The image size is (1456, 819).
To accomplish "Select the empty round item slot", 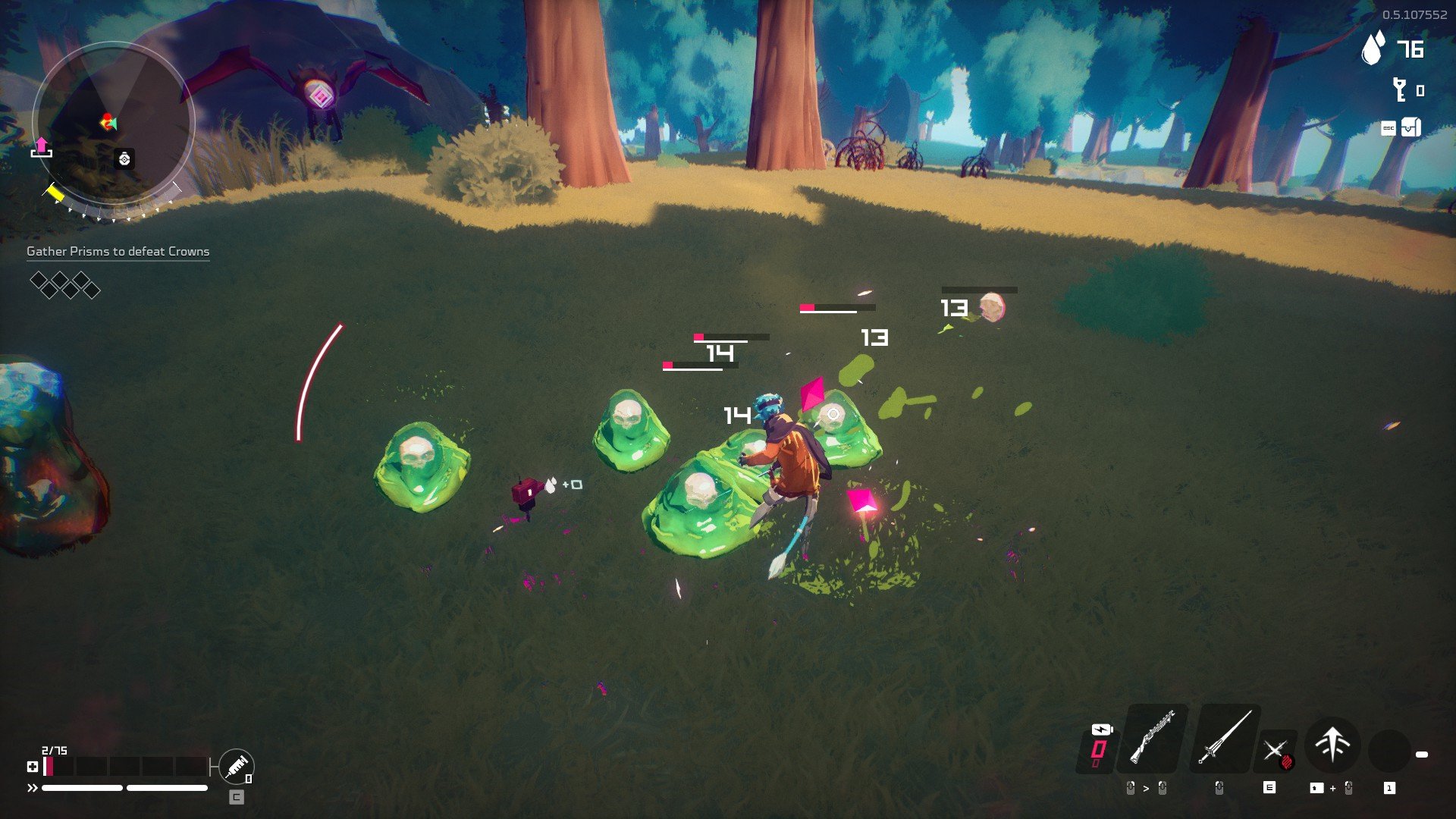I will point(1389,749).
